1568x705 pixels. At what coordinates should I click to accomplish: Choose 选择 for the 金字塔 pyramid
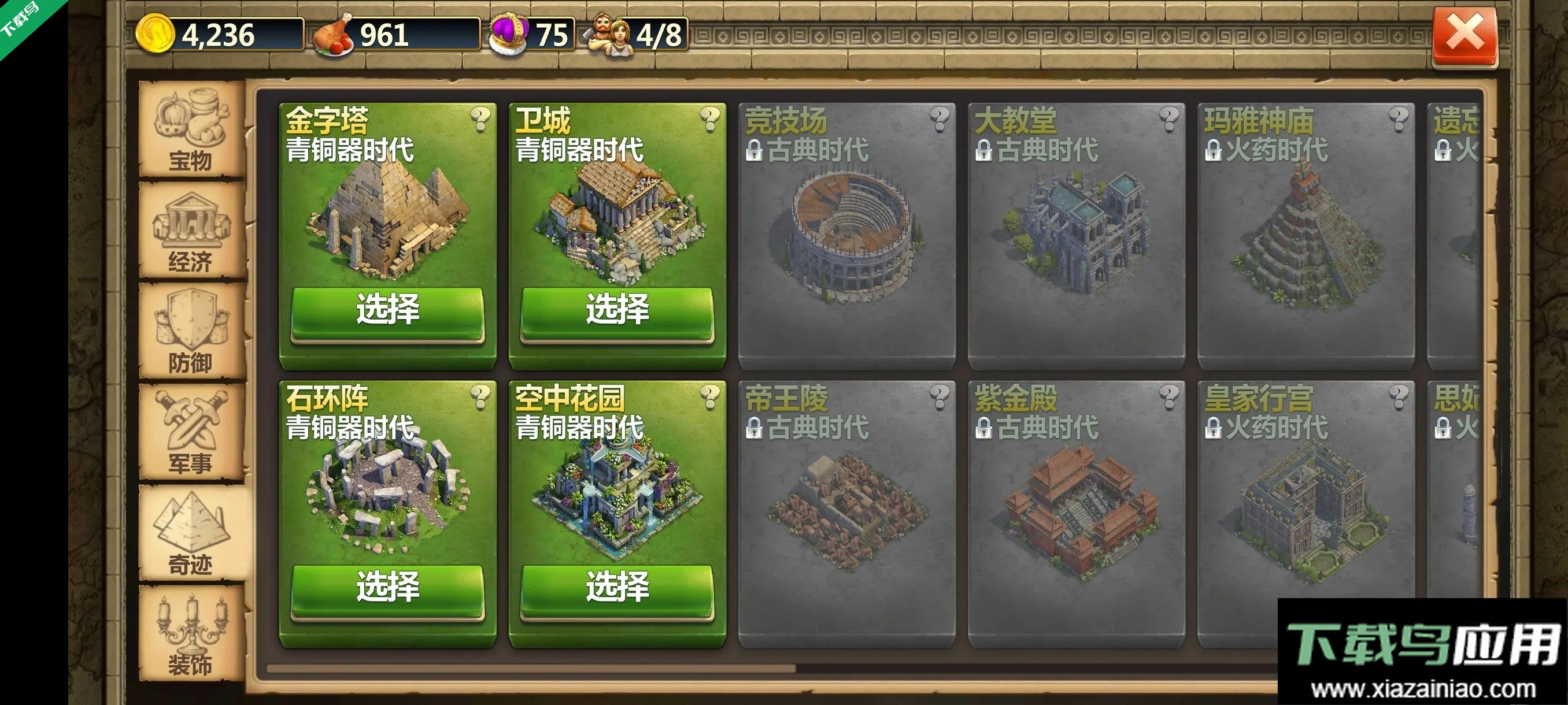click(x=387, y=310)
